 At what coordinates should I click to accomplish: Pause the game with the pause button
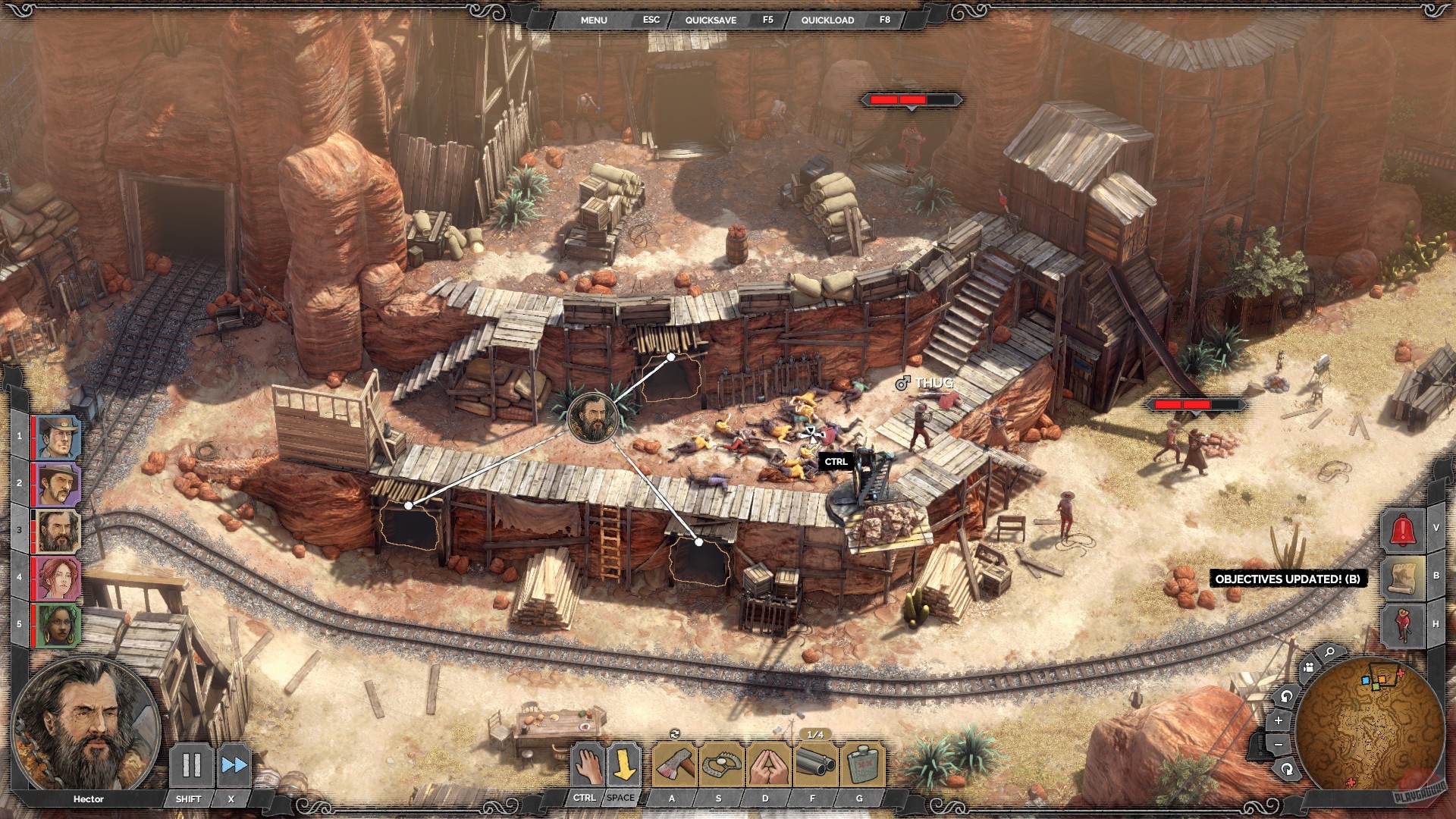(x=190, y=765)
